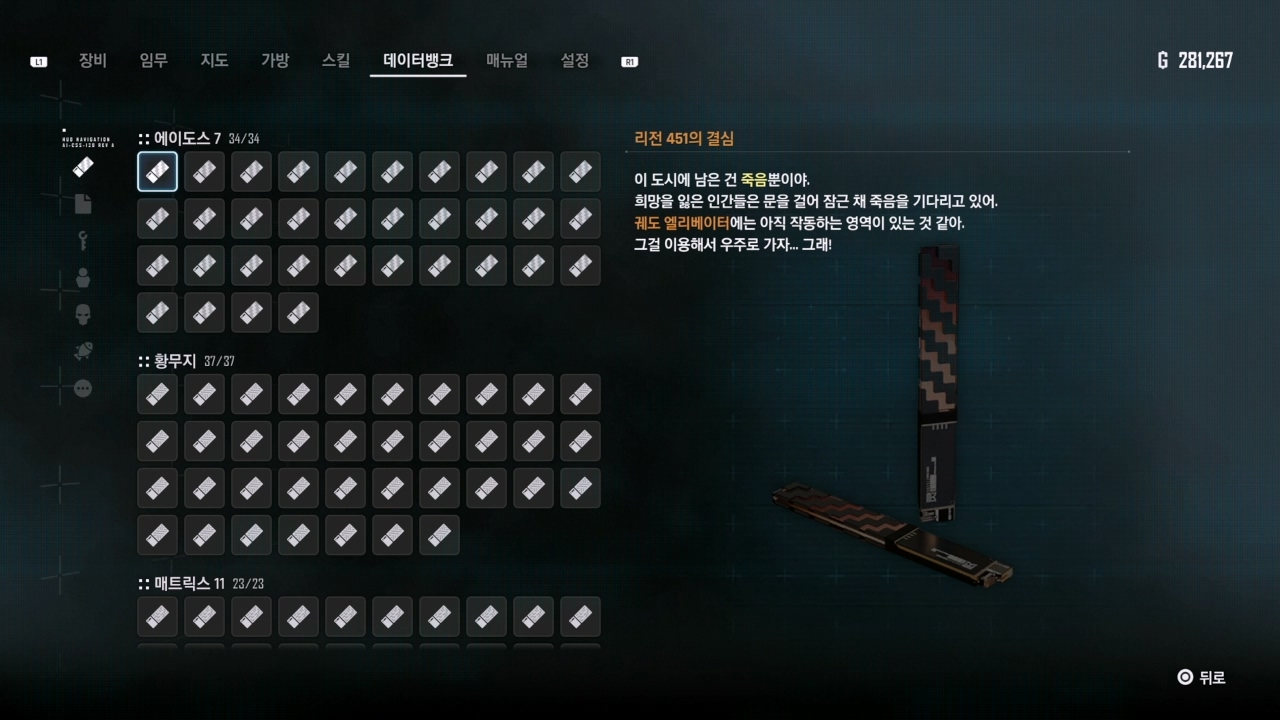Image resolution: width=1280 pixels, height=720 pixels.
Task: Select the skull mask category icon
Action: click(x=83, y=315)
